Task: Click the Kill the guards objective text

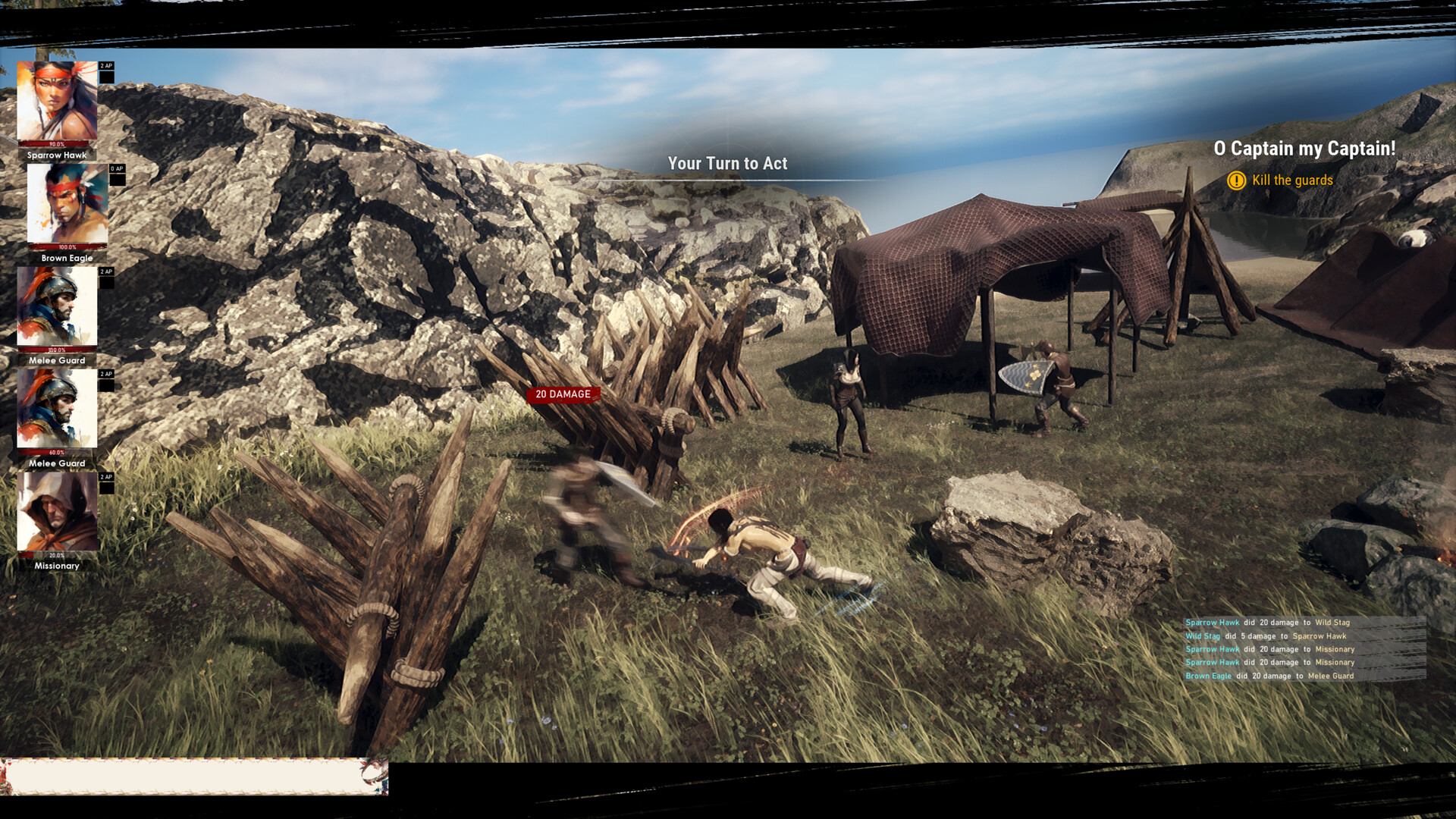Action: 1292,180
